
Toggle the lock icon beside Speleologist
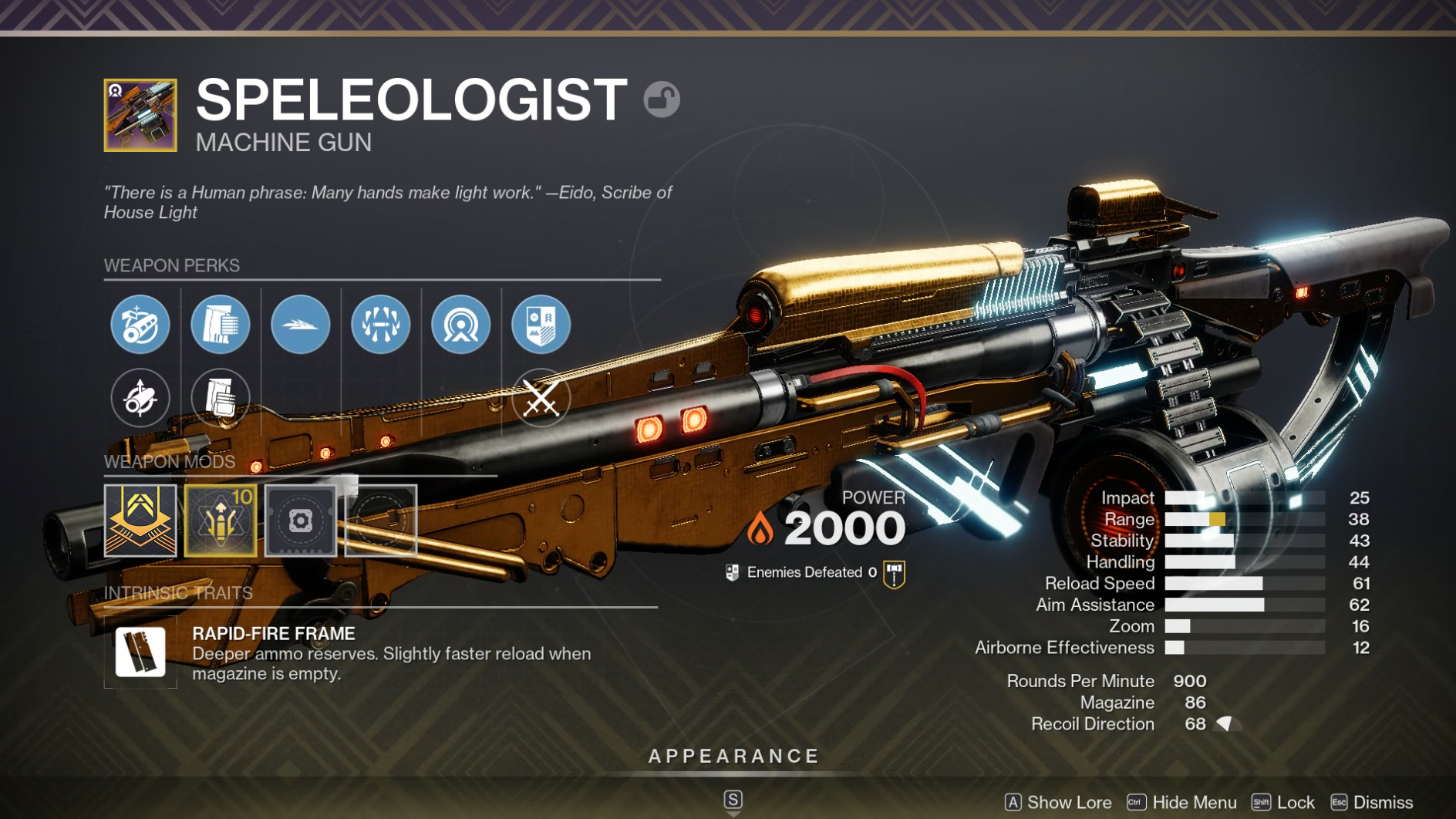click(662, 99)
